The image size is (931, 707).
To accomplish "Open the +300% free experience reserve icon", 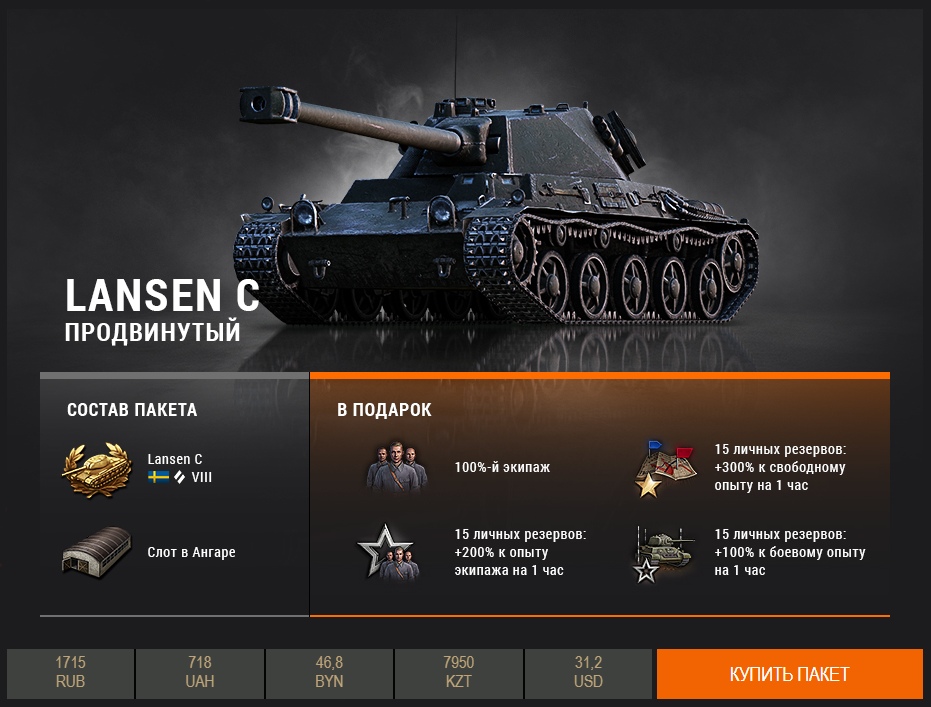I will pos(665,467).
